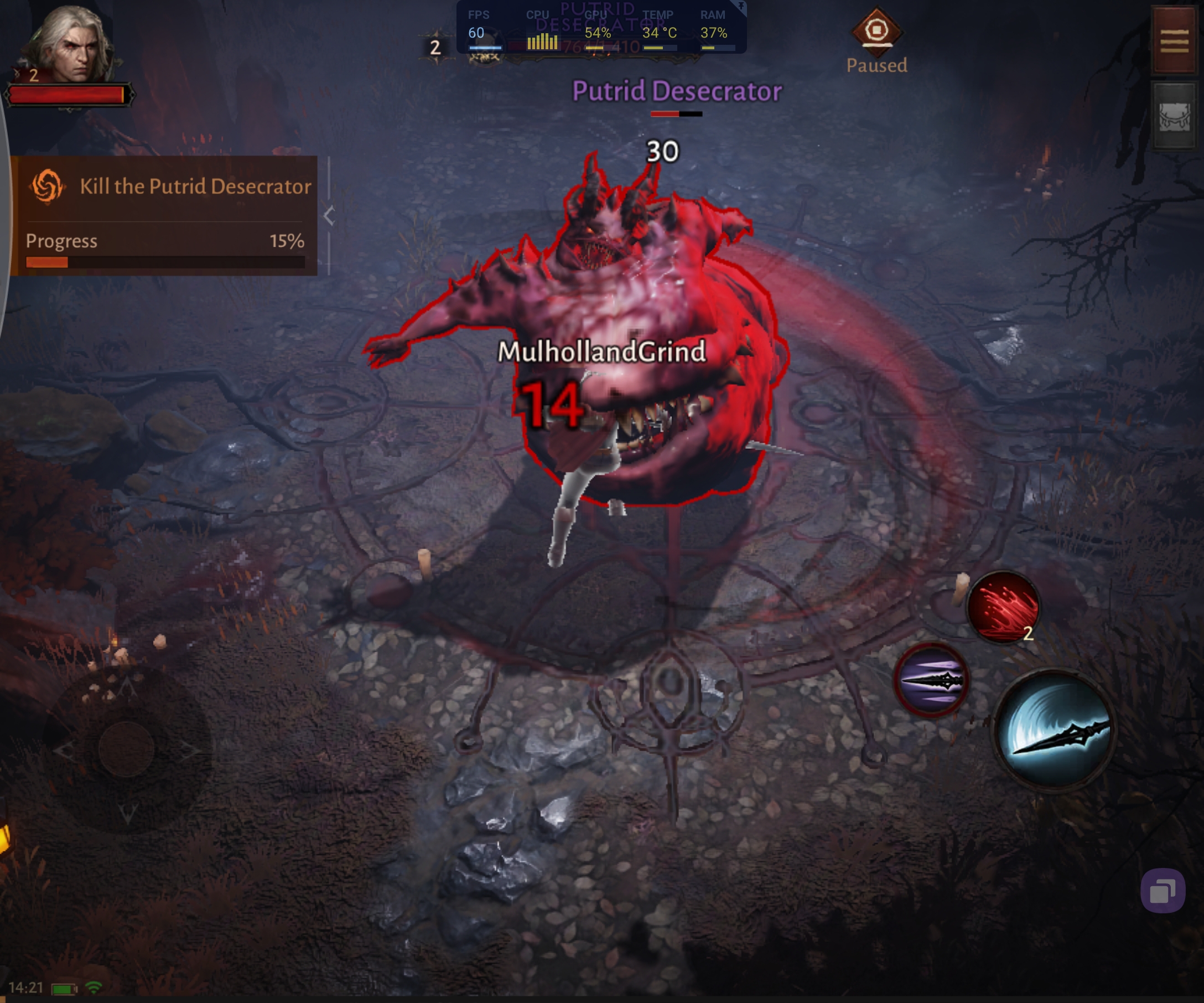Screen dimensions: 1204x1003
Task: Activate the red slash skill
Action: coord(1003,607)
